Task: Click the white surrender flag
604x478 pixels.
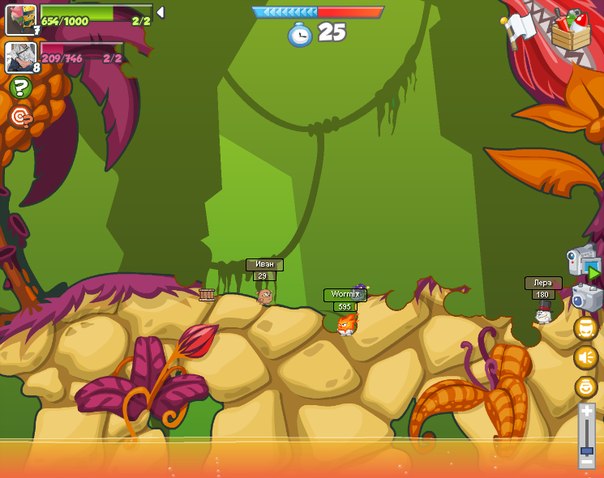Action: 521,28
